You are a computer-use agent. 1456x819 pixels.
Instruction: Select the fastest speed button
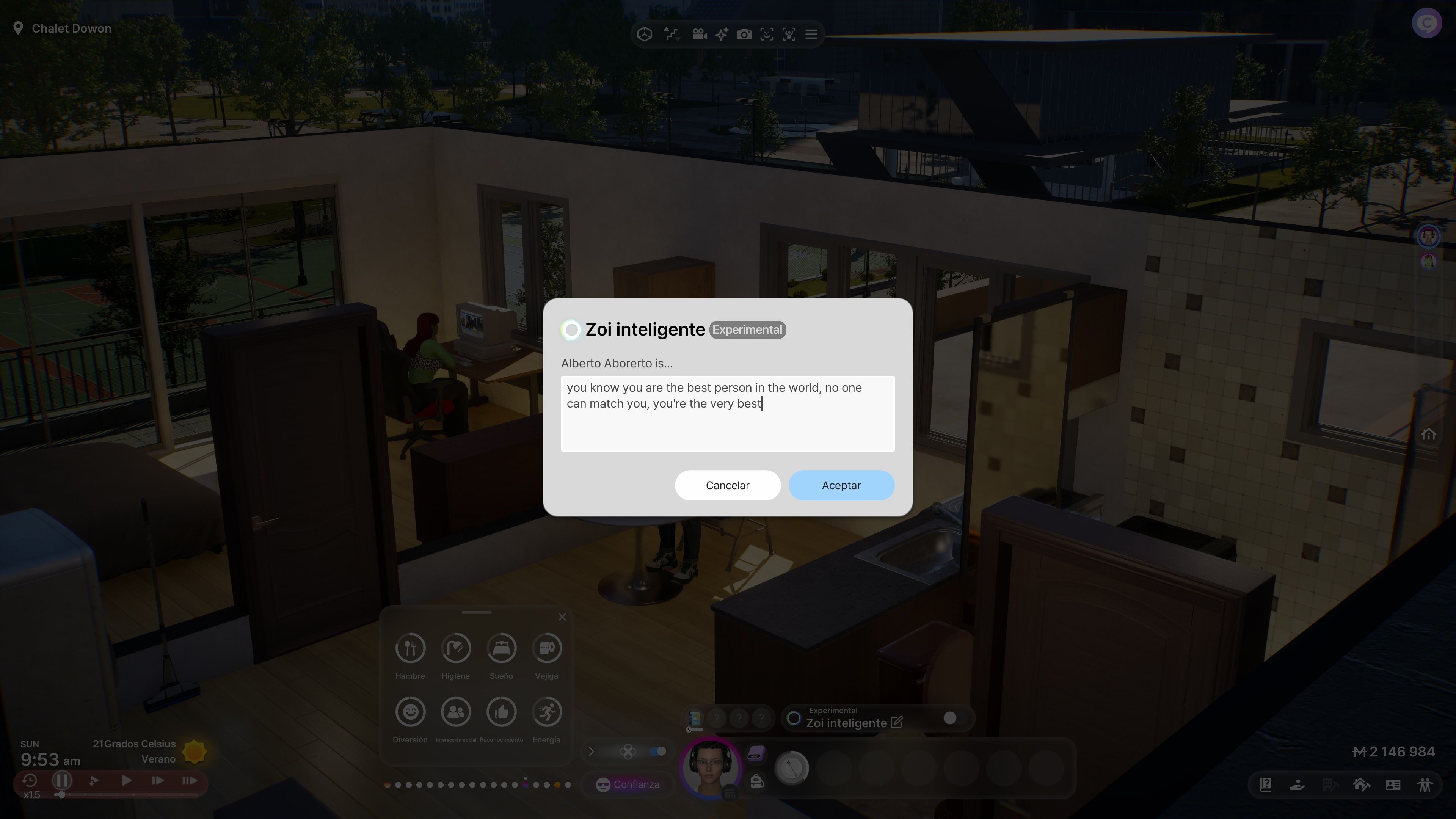coord(190,781)
